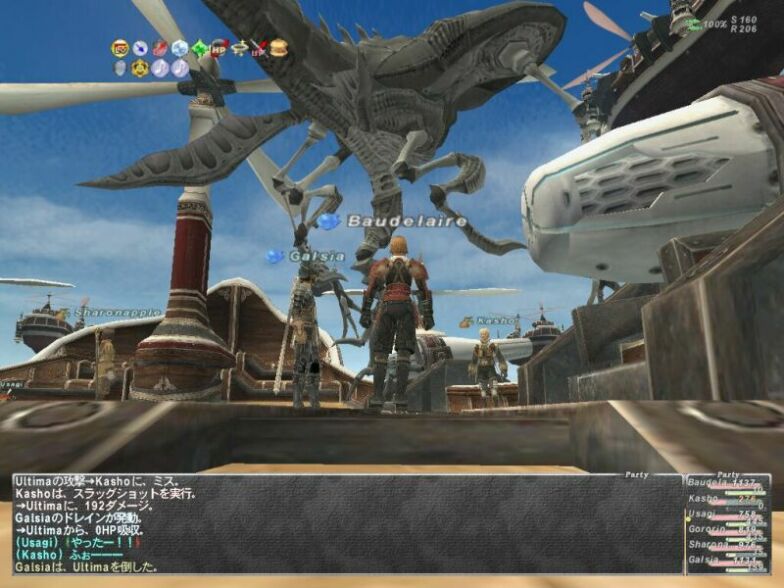Select the red sword attack-up status icon
Viewport: 784px width, 588px height.
[x=160, y=48]
